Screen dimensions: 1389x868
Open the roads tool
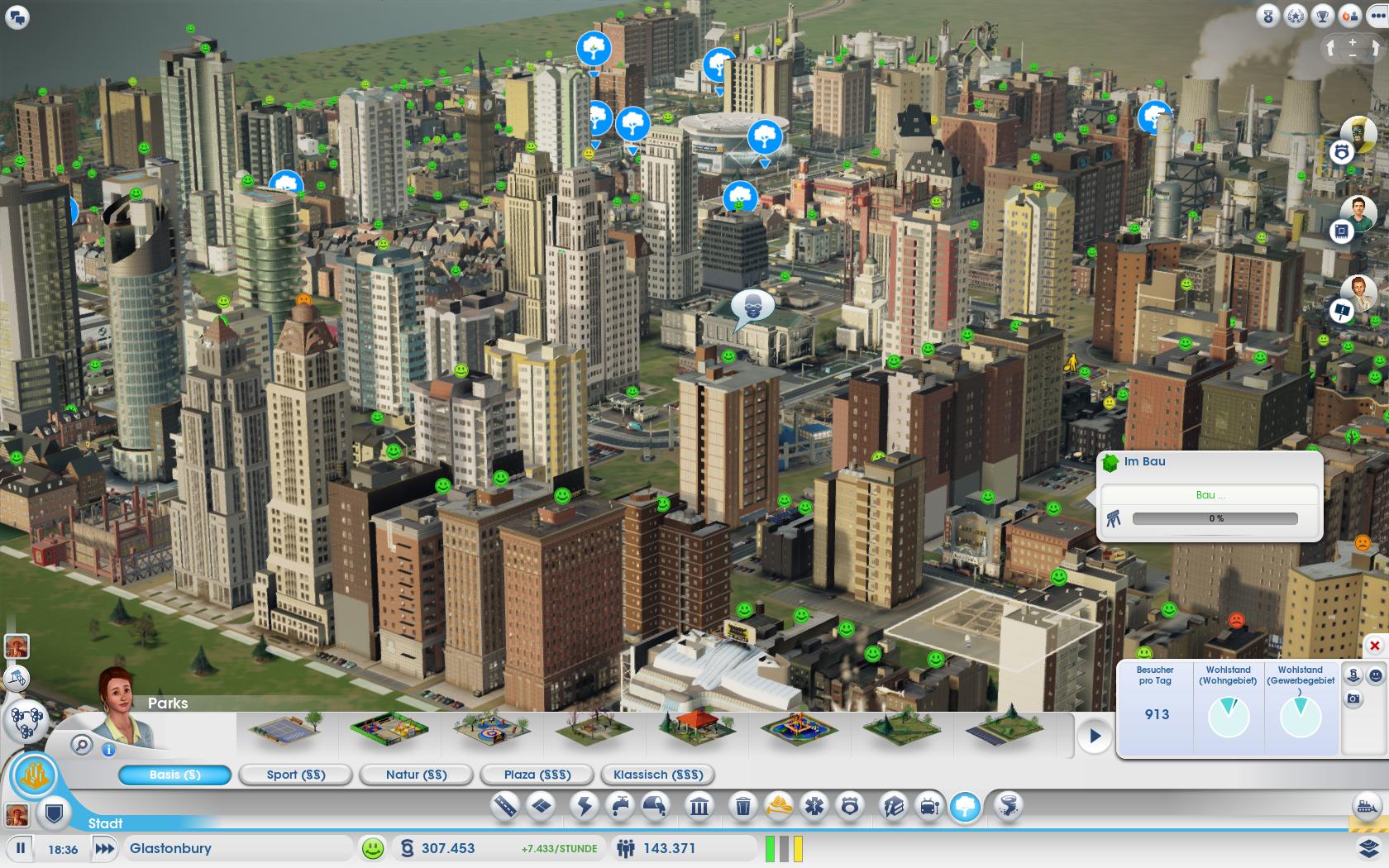[x=504, y=806]
